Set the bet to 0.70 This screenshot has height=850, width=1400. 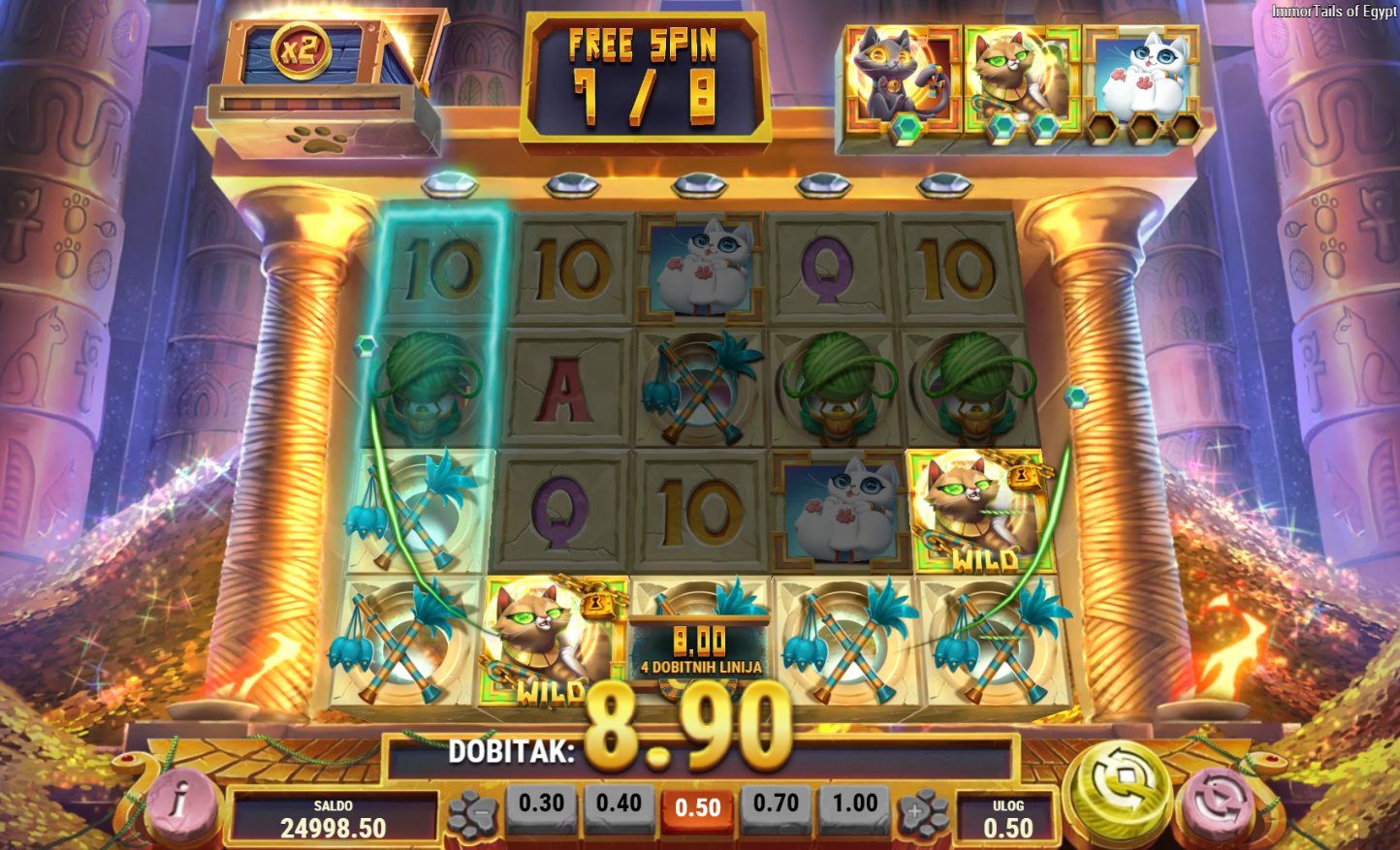776,804
